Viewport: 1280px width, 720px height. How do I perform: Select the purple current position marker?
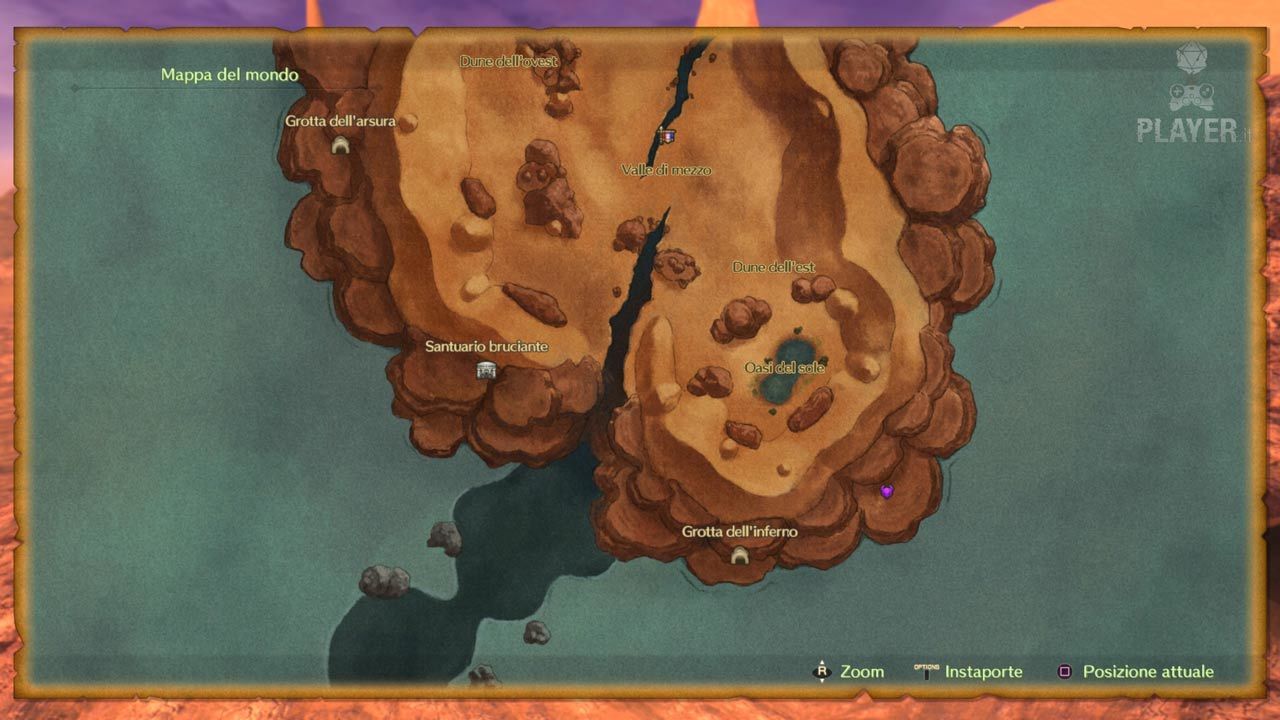(886, 491)
